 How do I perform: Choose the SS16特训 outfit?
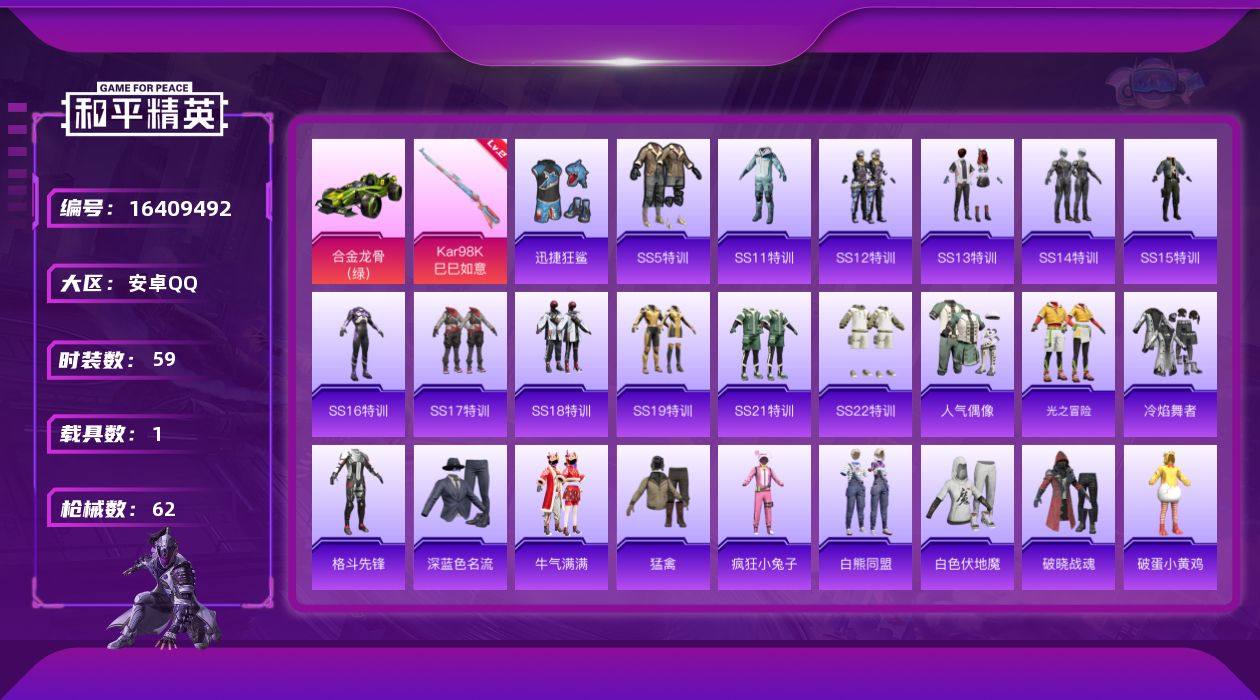358,364
